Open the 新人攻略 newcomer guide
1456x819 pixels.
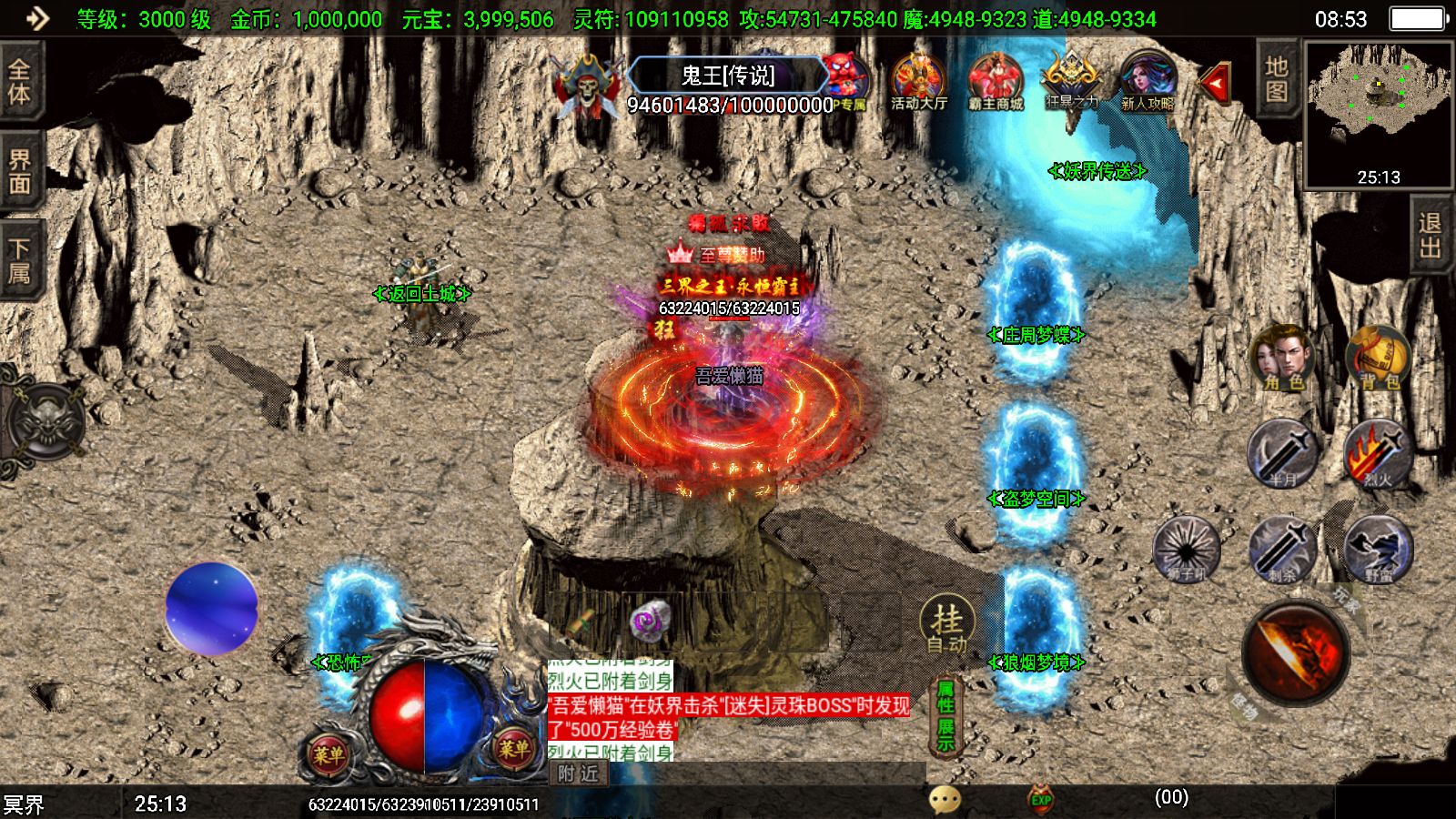coord(1147,82)
